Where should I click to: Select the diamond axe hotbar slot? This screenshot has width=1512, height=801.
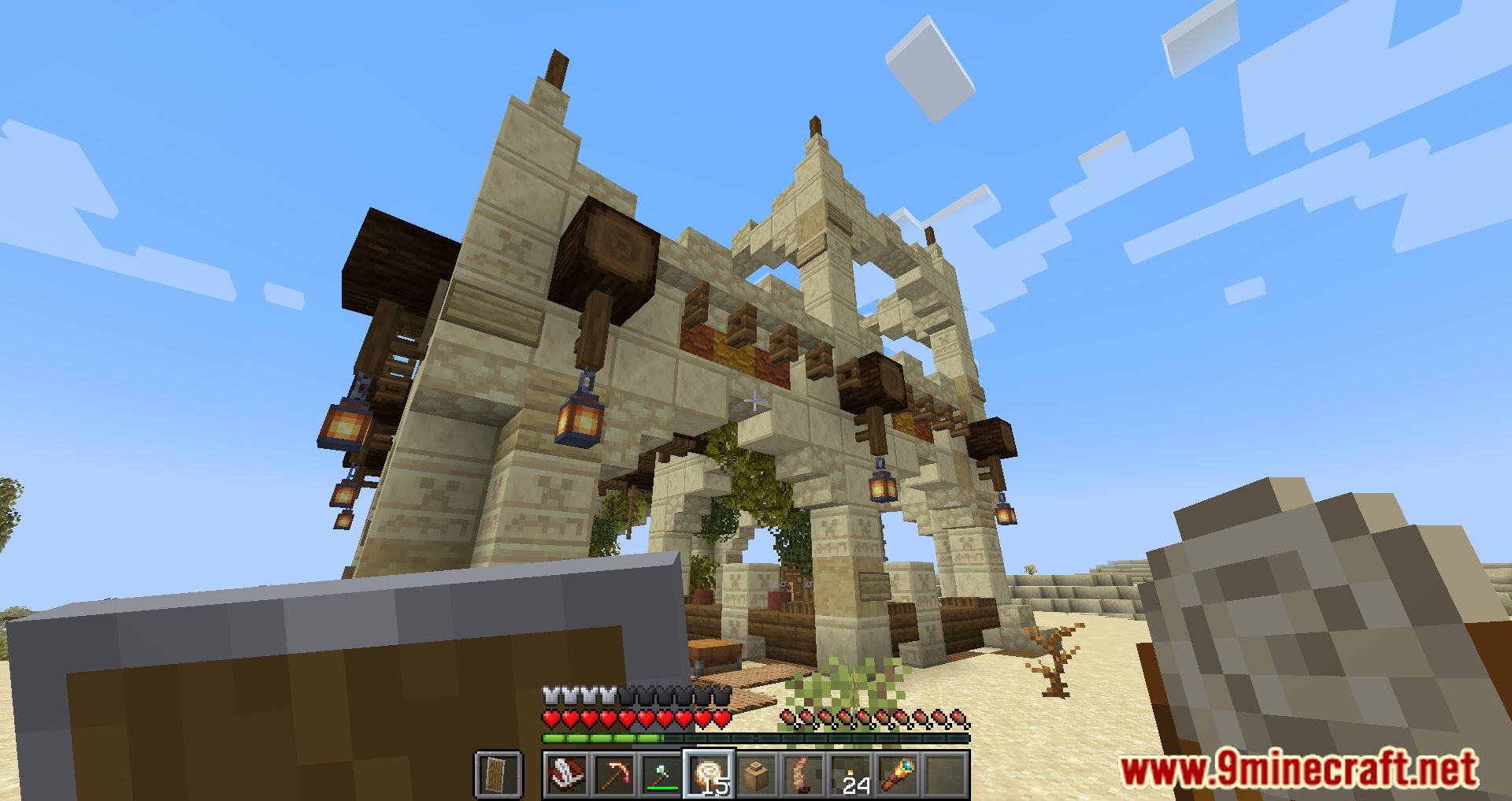pyautogui.click(x=661, y=774)
